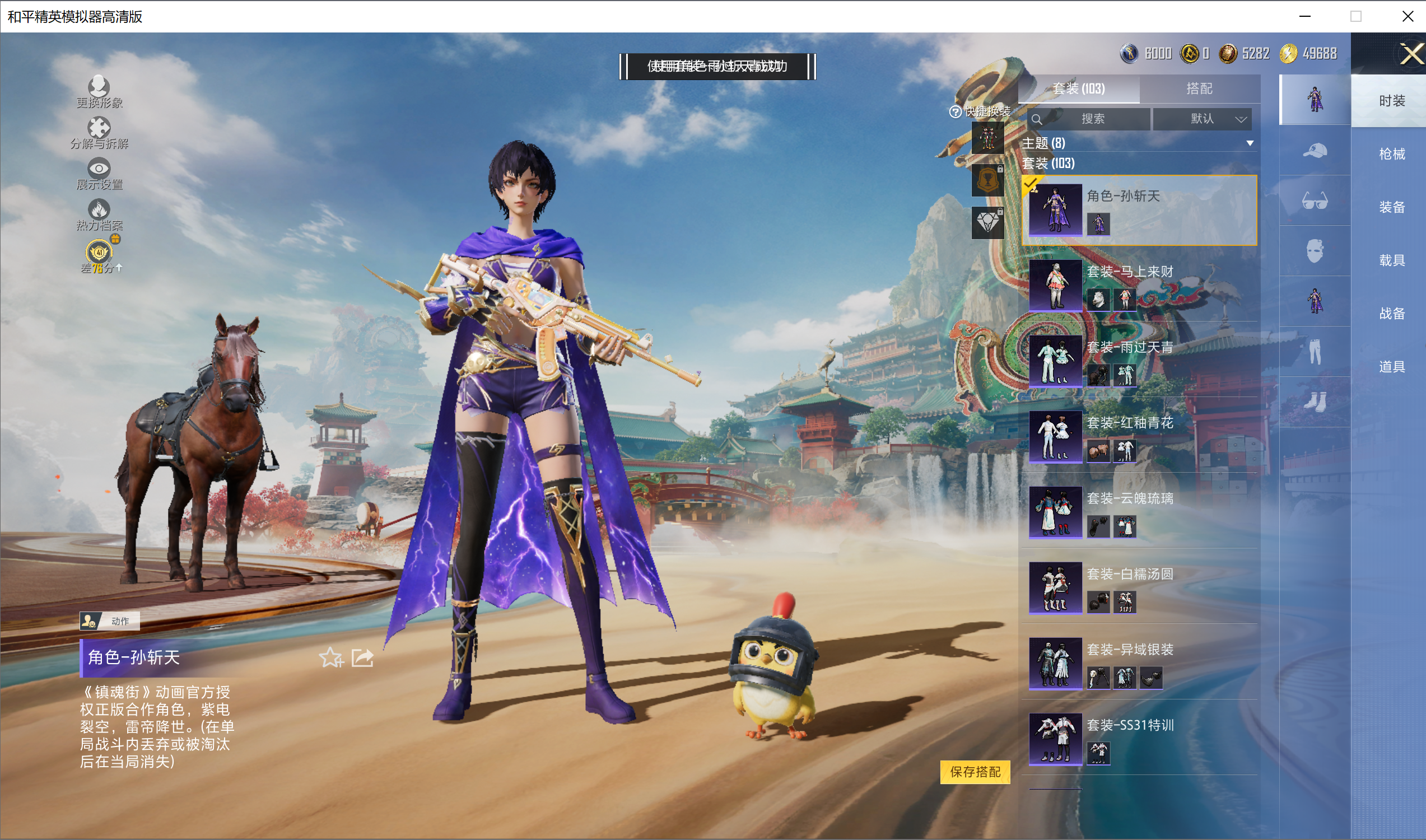Close the wardrobe with the X button

tap(1412, 55)
